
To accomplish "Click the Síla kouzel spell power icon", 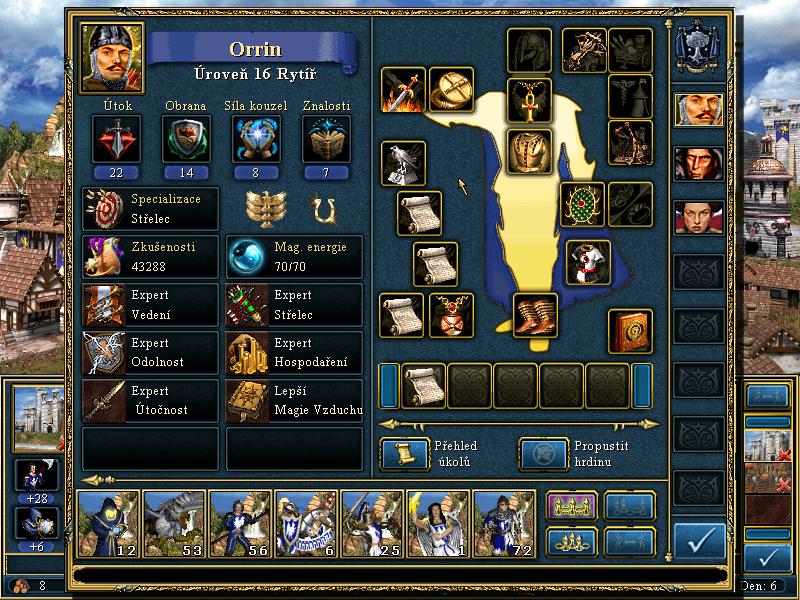I will [x=255, y=138].
